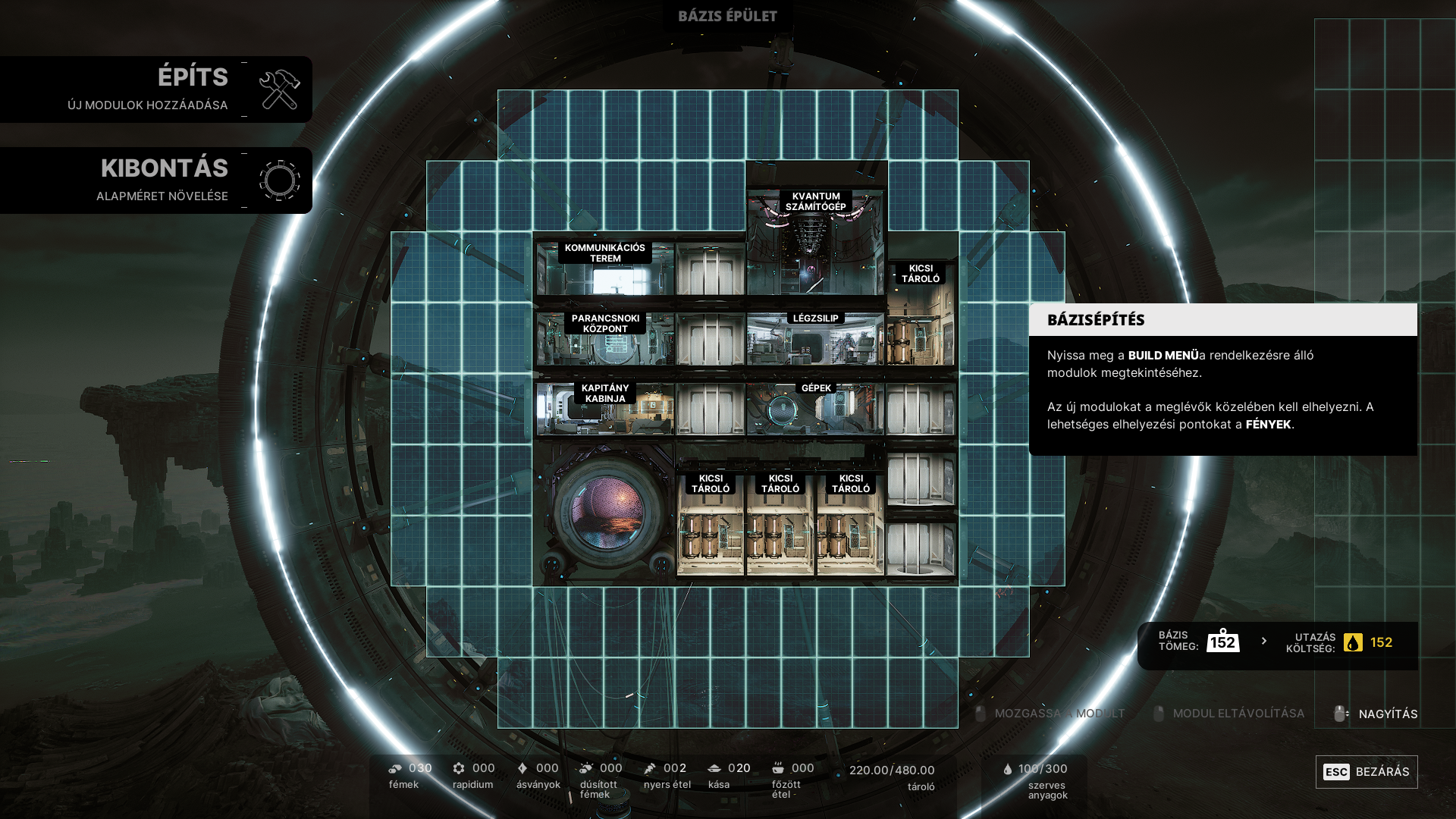The width and height of the screenshot is (1456, 819).
Task: Select the Kvantum Számítógép module
Action: tap(815, 243)
